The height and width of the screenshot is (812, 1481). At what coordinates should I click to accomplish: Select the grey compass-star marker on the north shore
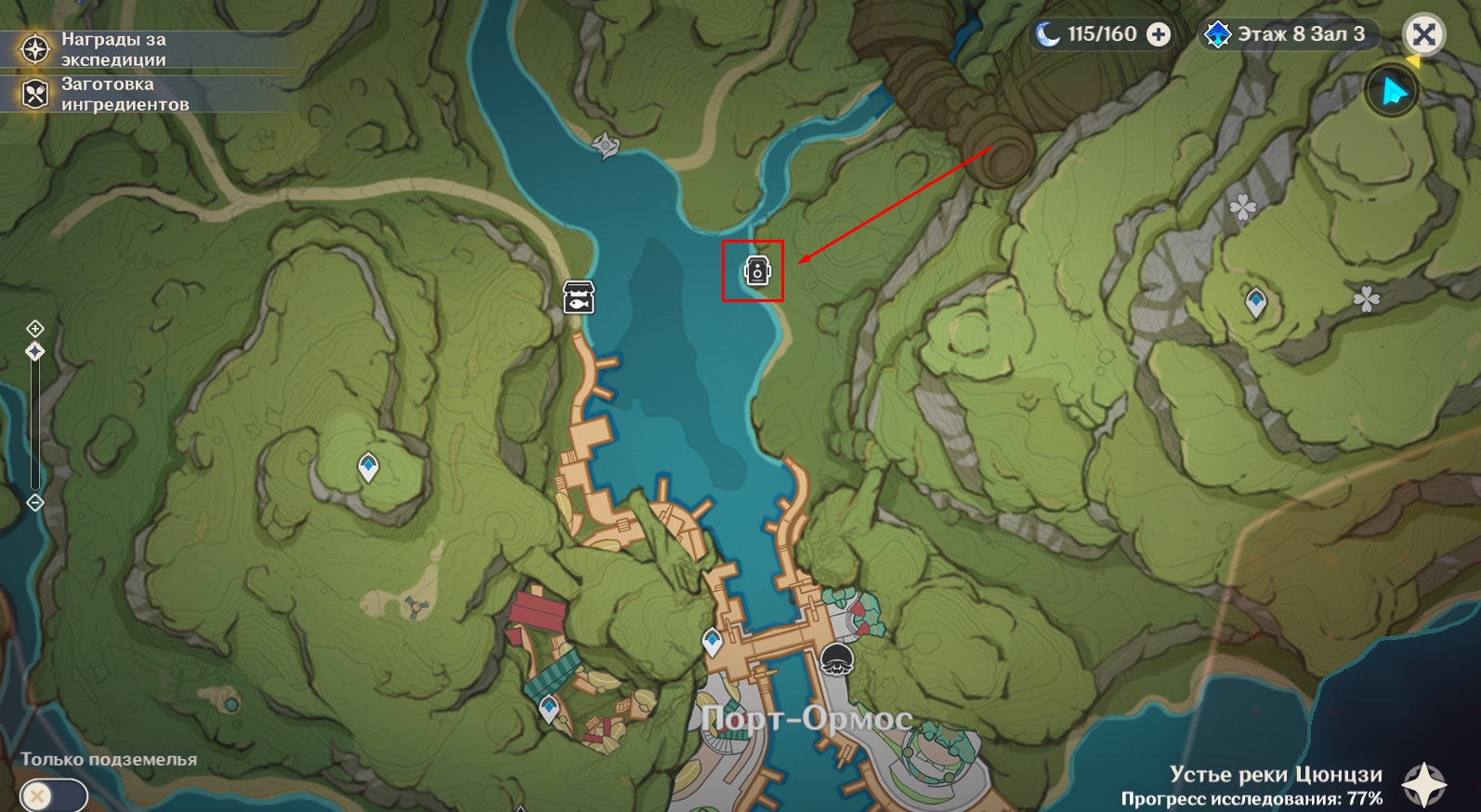(x=605, y=145)
